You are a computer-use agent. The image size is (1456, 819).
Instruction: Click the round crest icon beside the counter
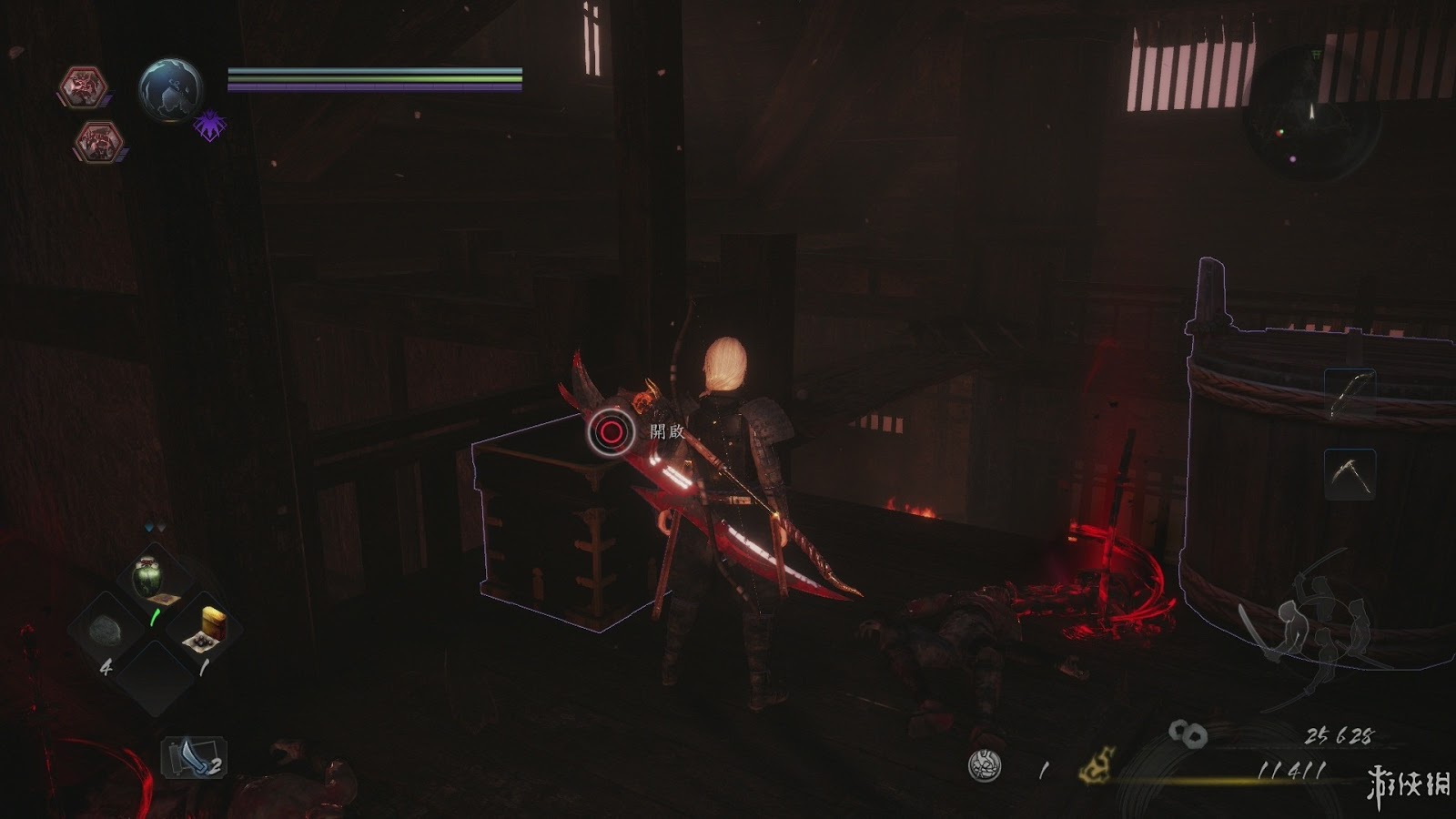(x=985, y=766)
